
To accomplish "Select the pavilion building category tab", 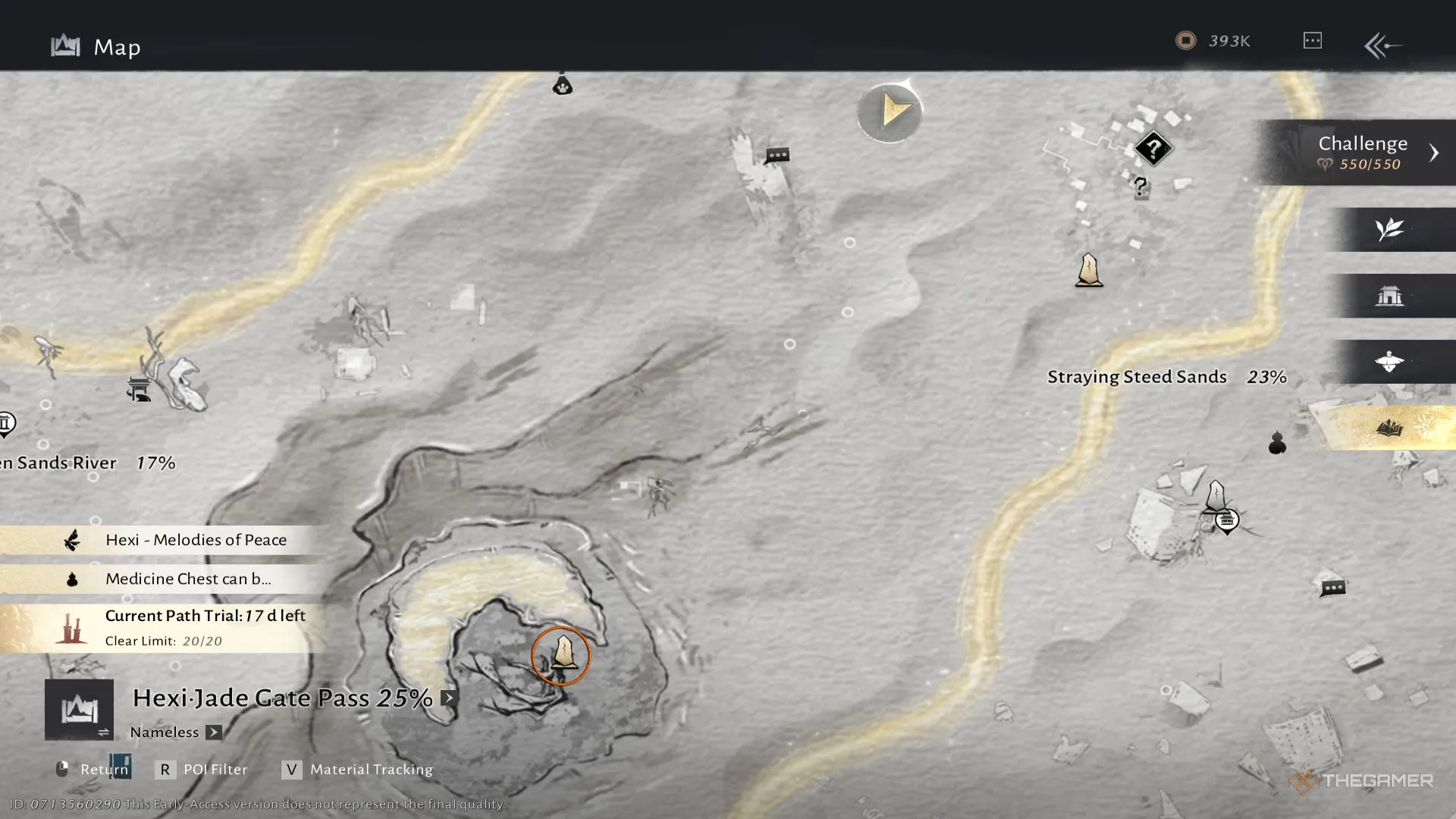I will coord(1389,296).
